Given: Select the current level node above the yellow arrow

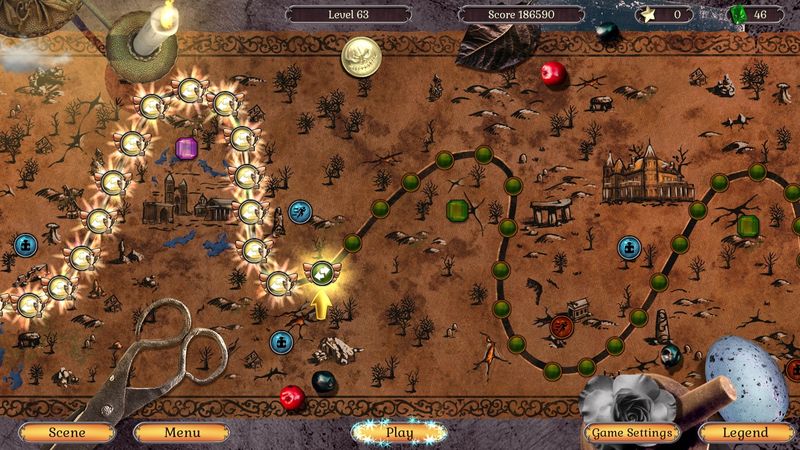Looking at the screenshot, I should pyautogui.click(x=319, y=269).
